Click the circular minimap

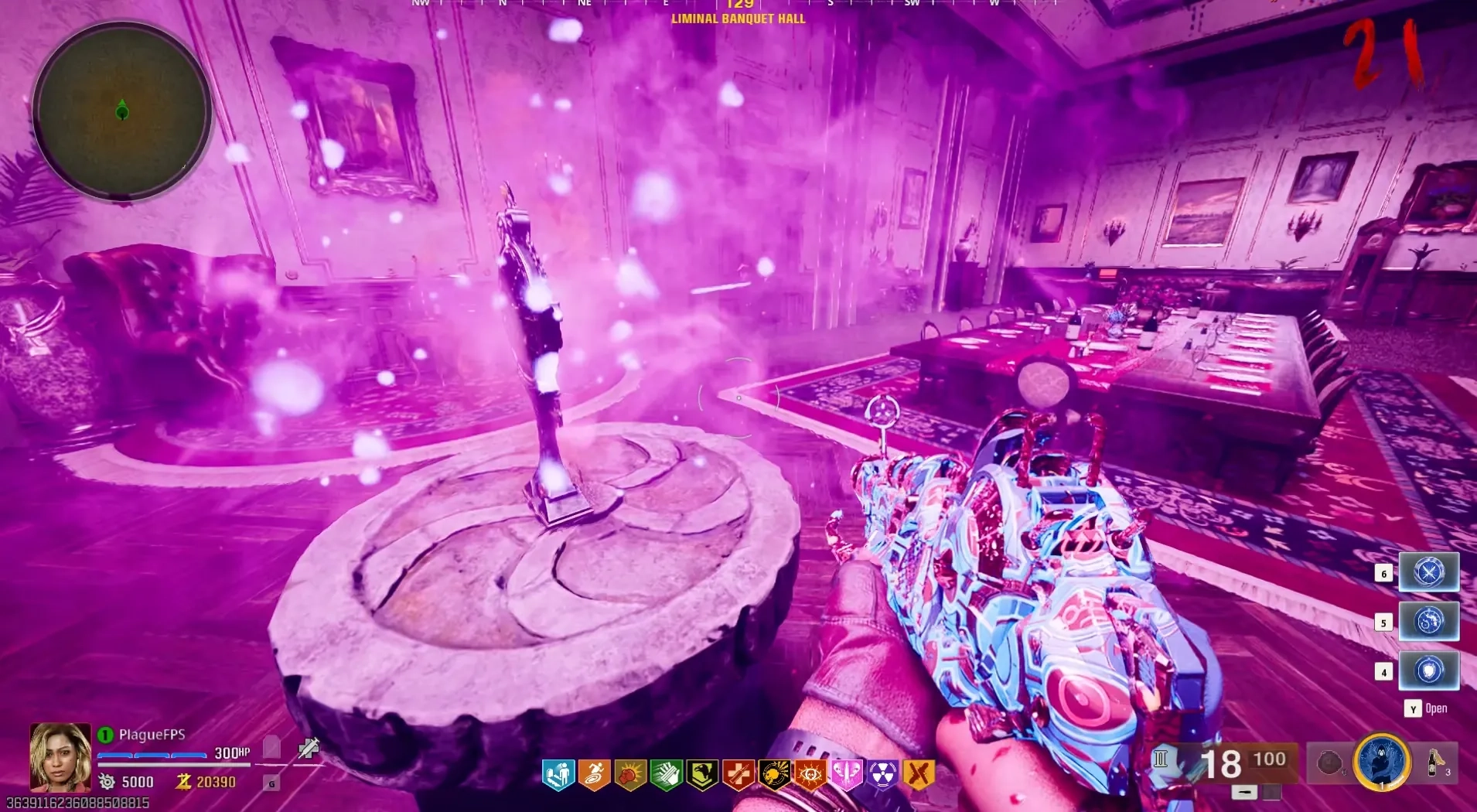click(121, 112)
